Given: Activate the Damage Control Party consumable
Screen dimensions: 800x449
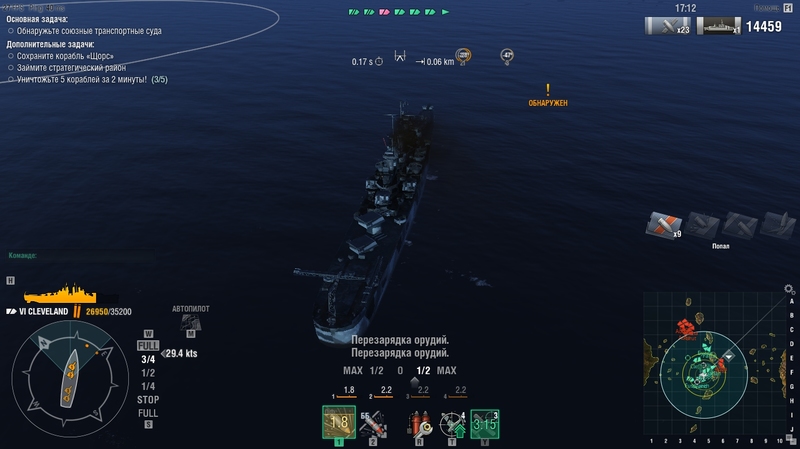Looking at the screenshot, I should [x=420, y=425].
